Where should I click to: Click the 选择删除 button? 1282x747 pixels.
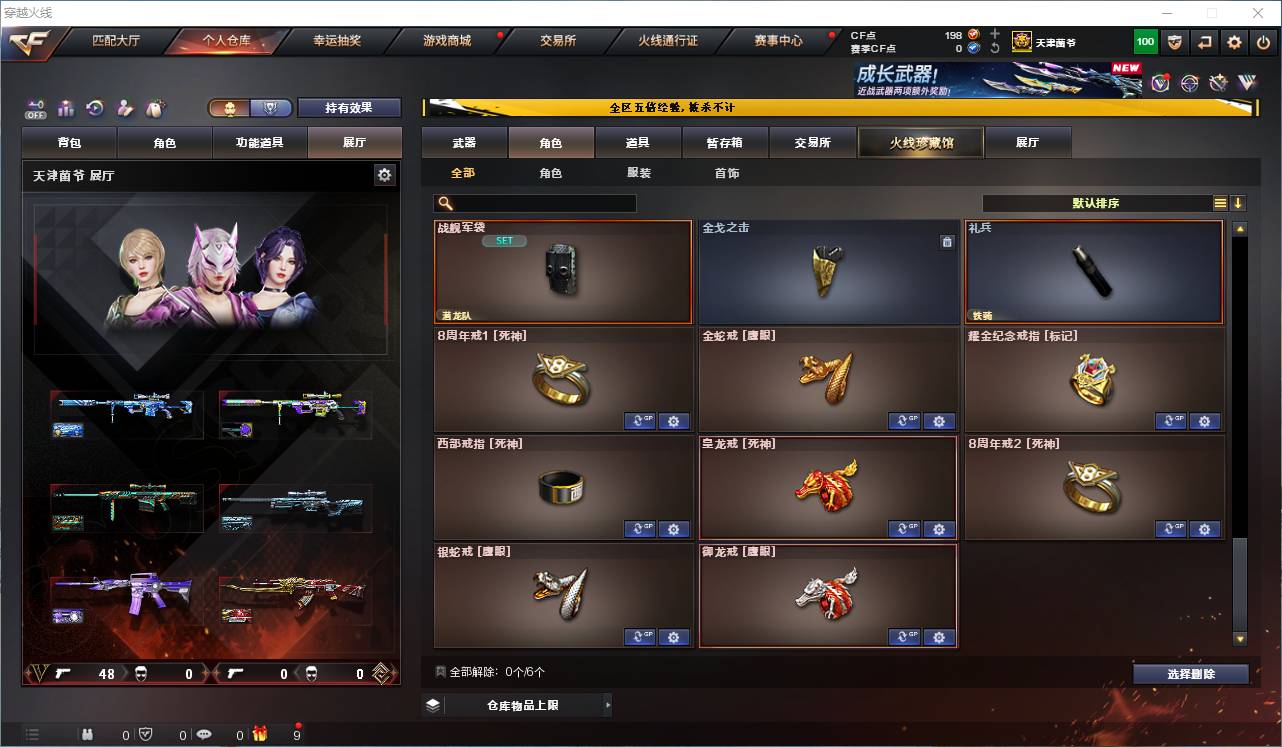click(1191, 673)
